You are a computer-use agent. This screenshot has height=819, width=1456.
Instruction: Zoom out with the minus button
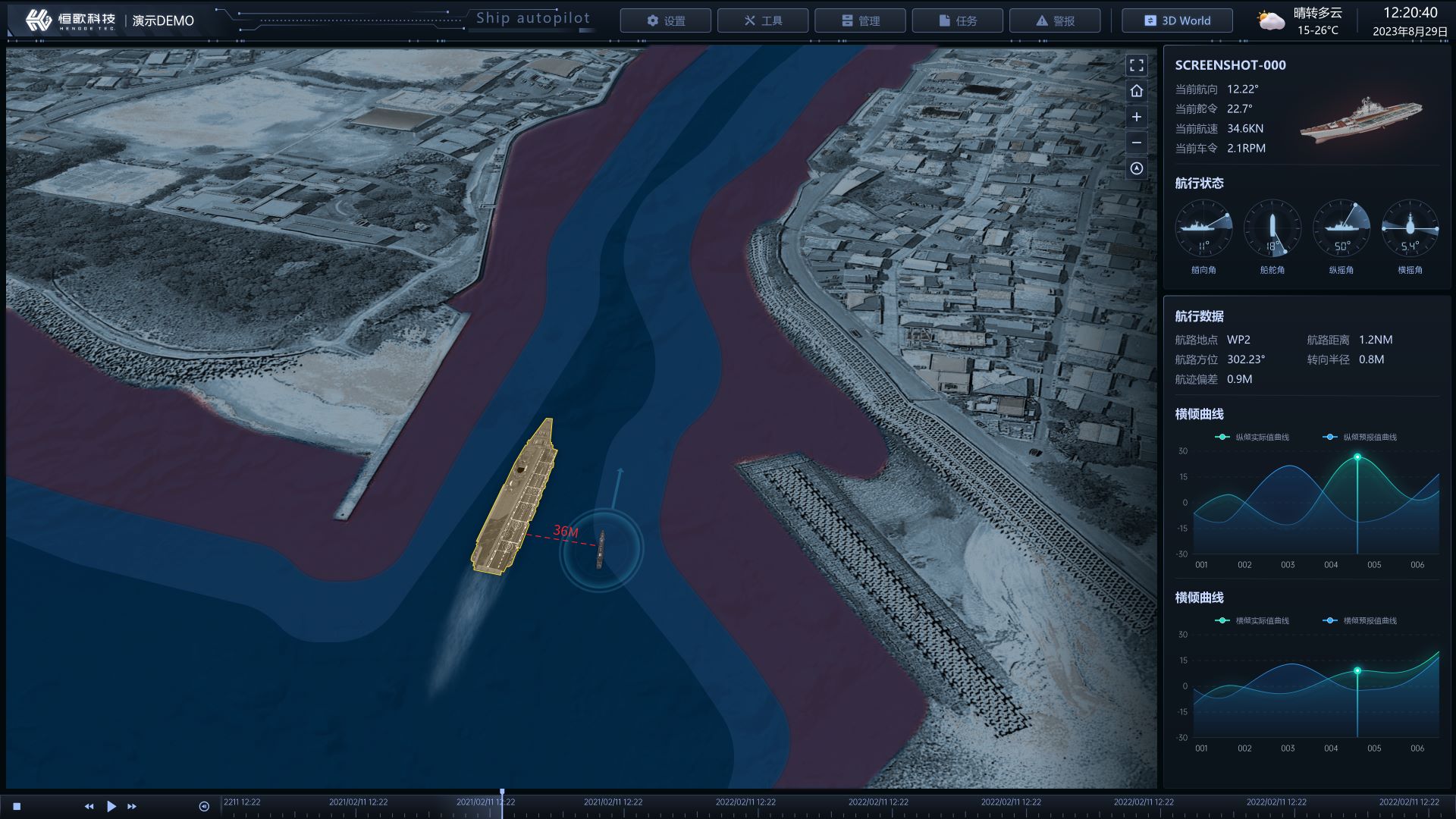click(x=1136, y=143)
